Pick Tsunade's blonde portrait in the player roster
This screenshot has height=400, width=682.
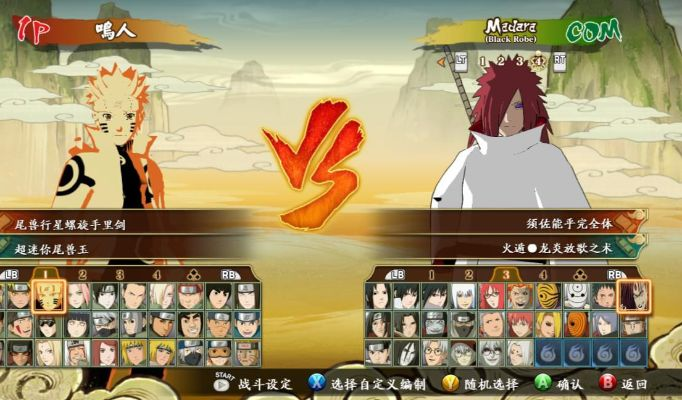click(47, 352)
